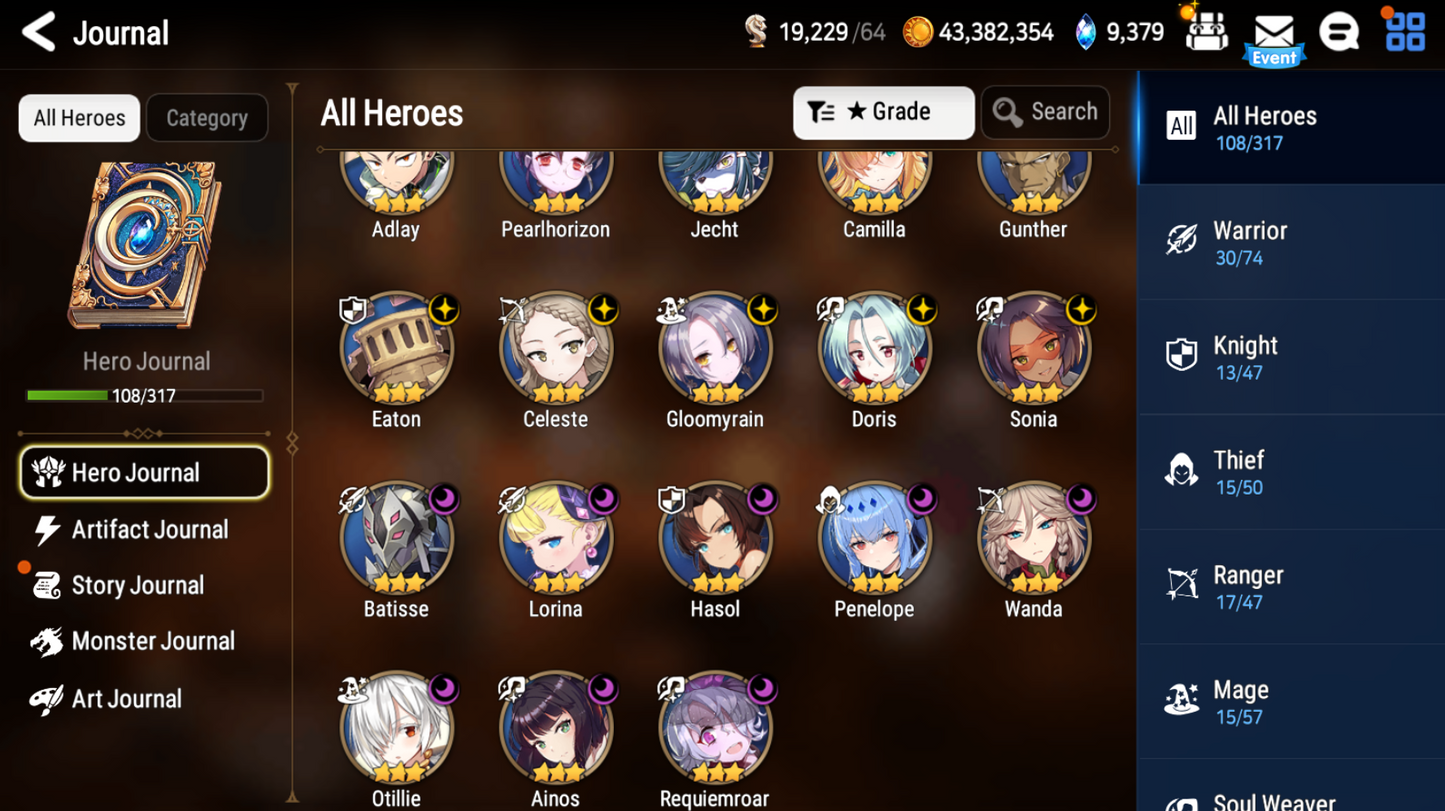
Task: Select the Knight filter in right sidebar
Action: point(1290,357)
